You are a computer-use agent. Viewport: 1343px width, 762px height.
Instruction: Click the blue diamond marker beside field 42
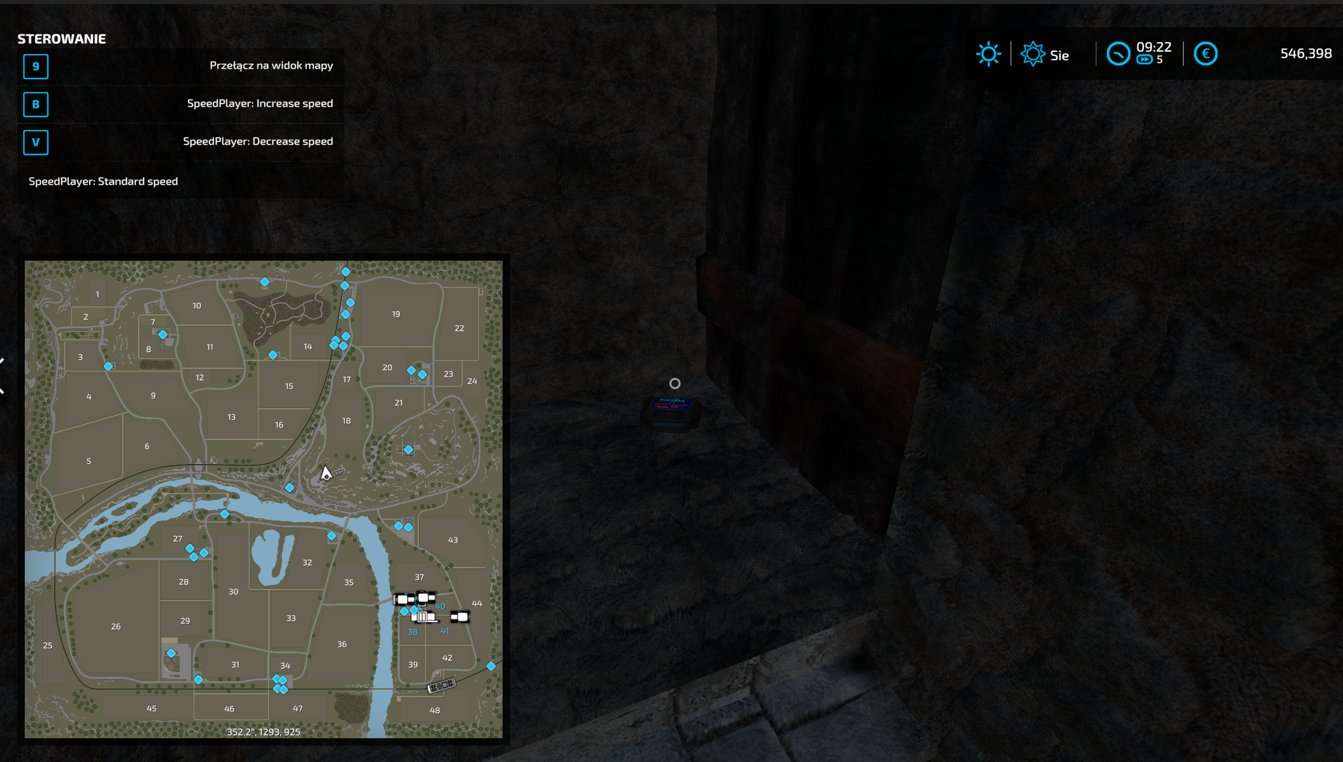point(490,665)
